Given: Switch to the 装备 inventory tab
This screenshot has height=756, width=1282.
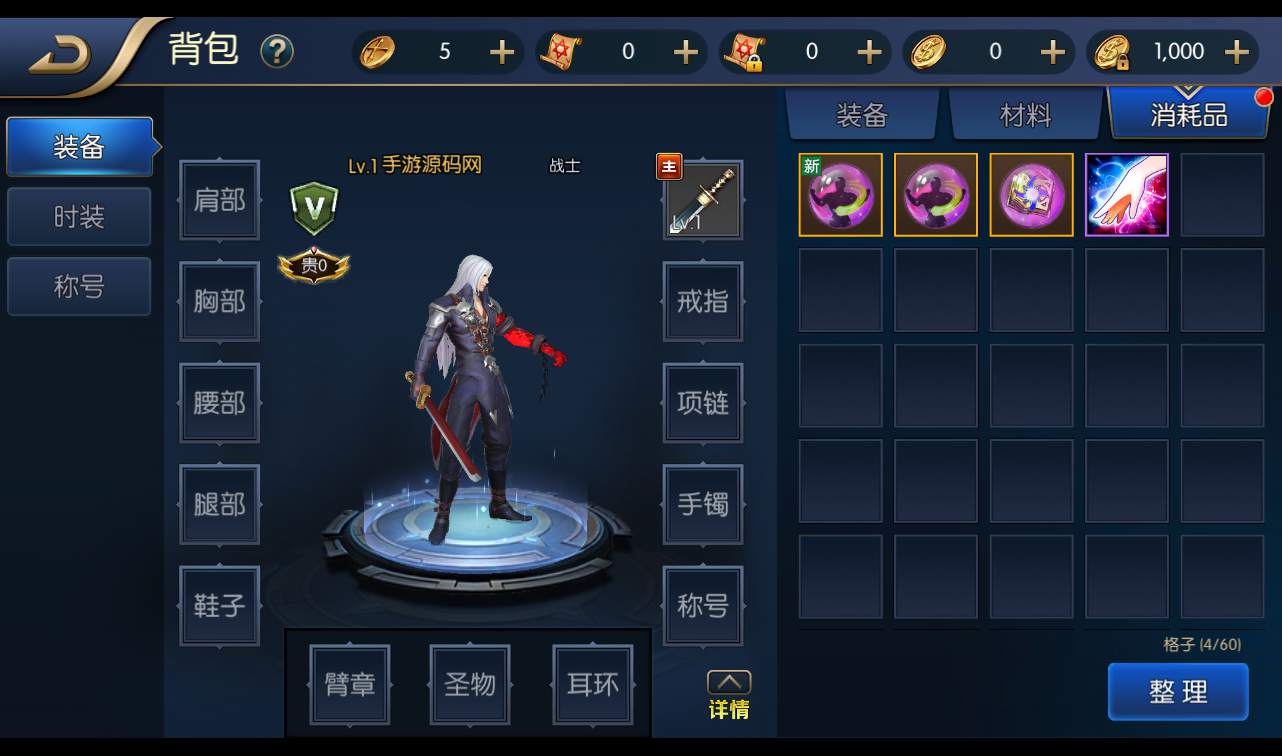Looking at the screenshot, I should click(862, 115).
